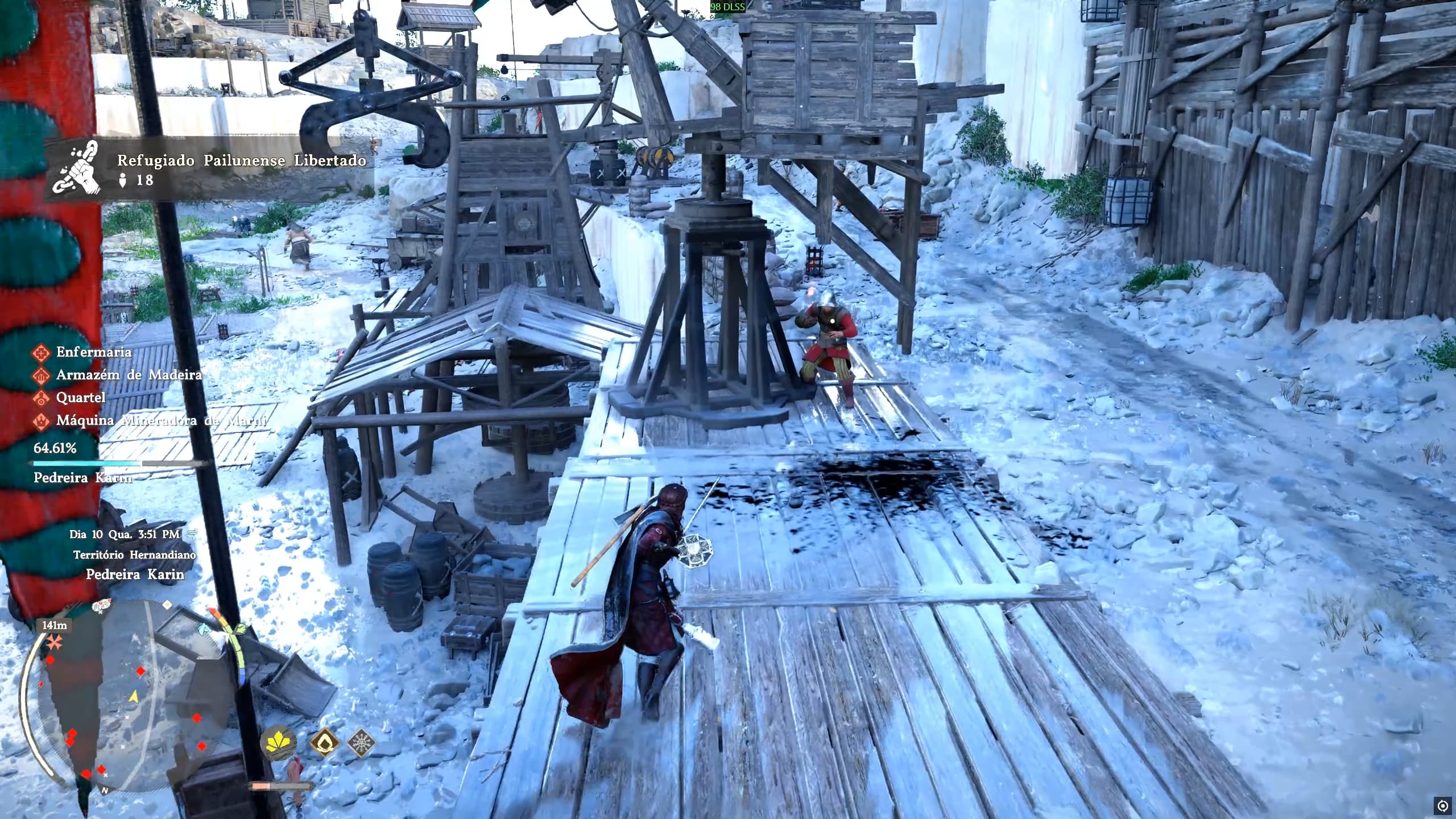Image resolution: width=1456 pixels, height=819 pixels.
Task: Click the 64.61% completion percentage text
Action: pos(54,449)
